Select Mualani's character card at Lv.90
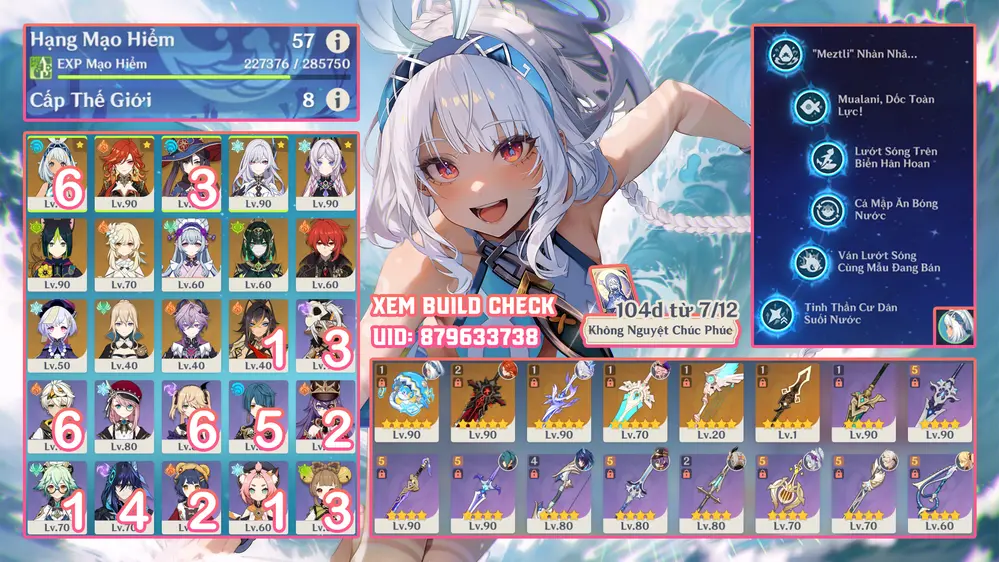This screenshot has width=999, height=562. pos(59,172)
